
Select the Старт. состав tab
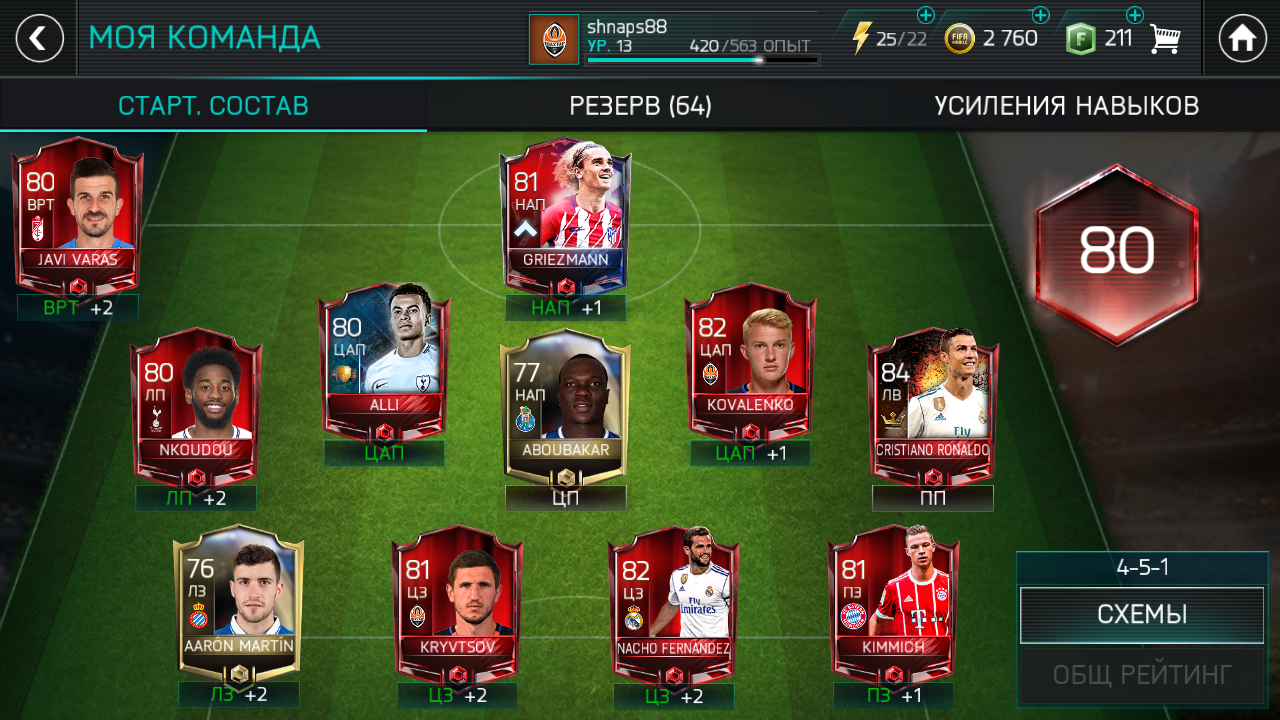click(x=213, y=106)
